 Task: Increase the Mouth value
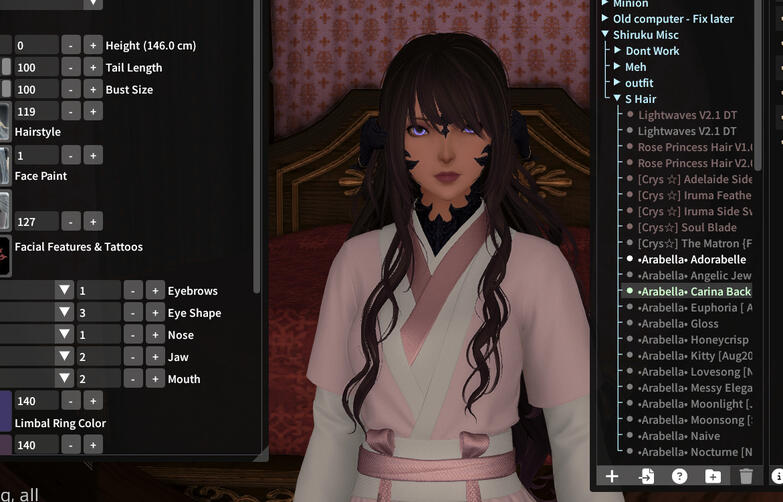click(154, 379)
